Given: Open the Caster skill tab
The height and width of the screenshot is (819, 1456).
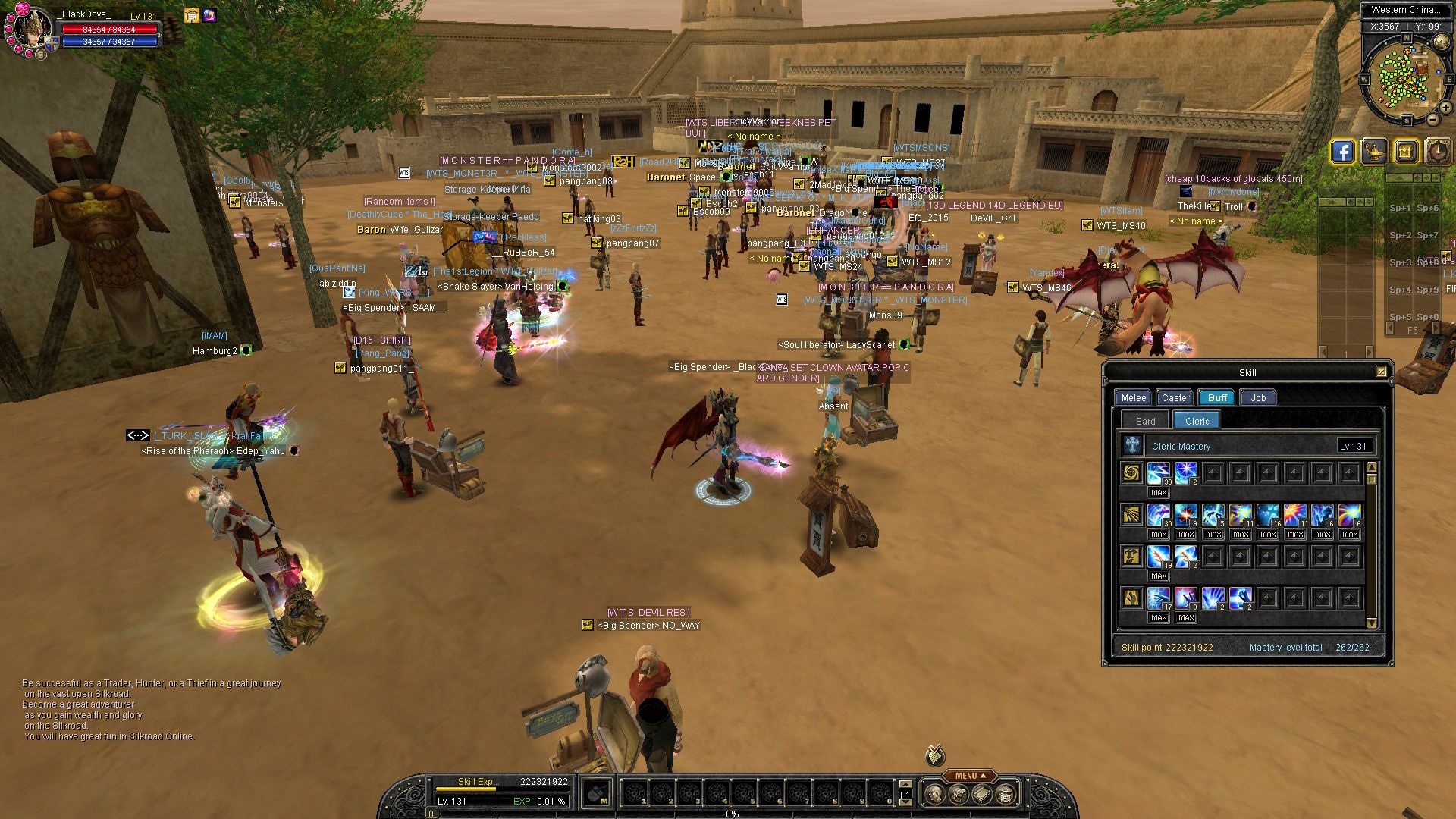Looking at the screenshot, I should [x=1175, y=397].
